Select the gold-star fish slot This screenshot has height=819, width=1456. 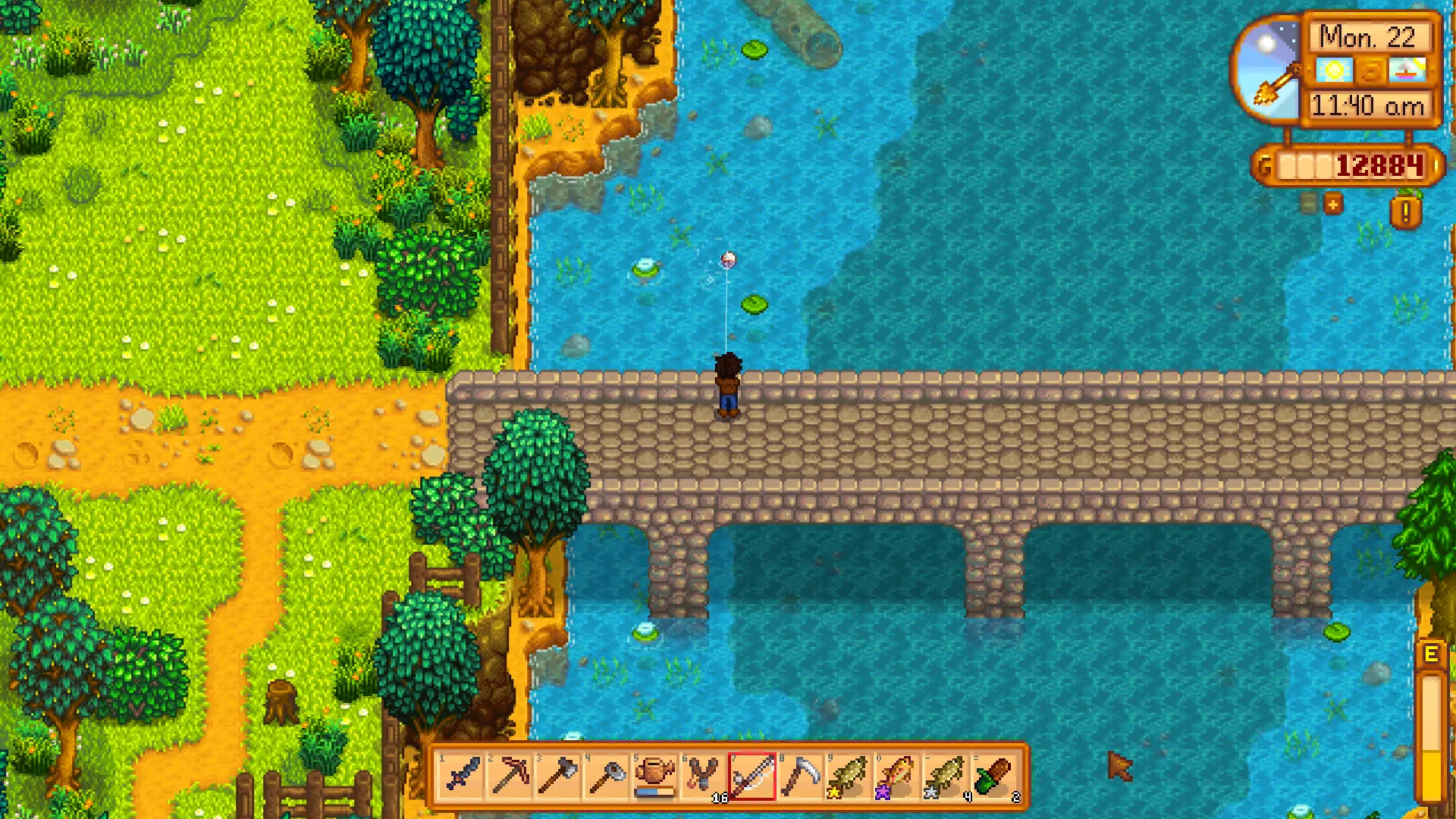tap(847, 777)
